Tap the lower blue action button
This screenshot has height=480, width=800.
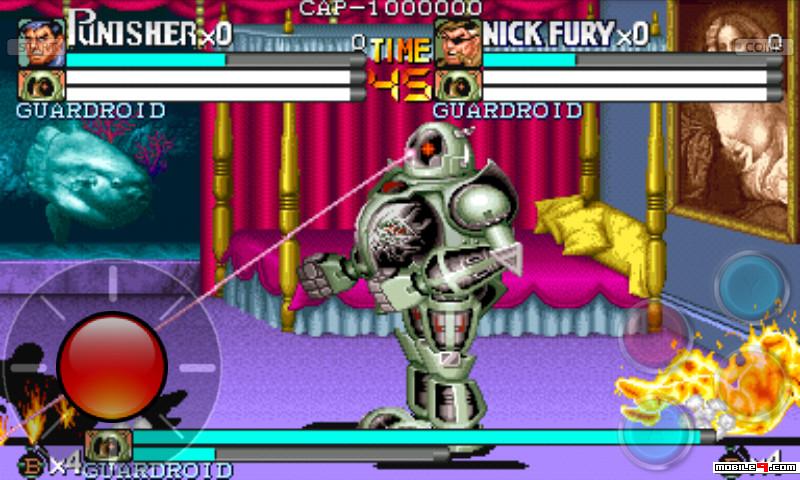pyautogui.click(x=654, y=433)
